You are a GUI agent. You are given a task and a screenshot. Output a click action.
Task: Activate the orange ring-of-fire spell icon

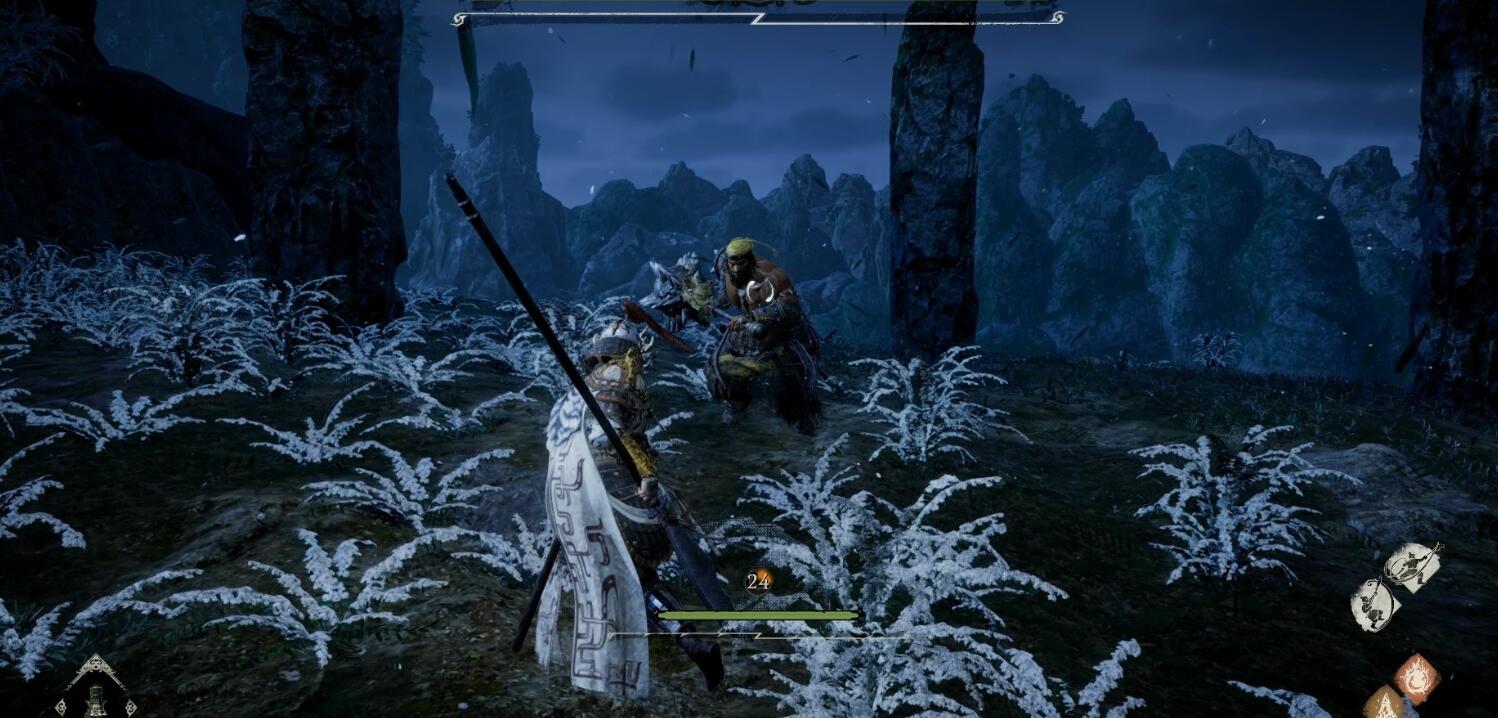click(1416, 678)
